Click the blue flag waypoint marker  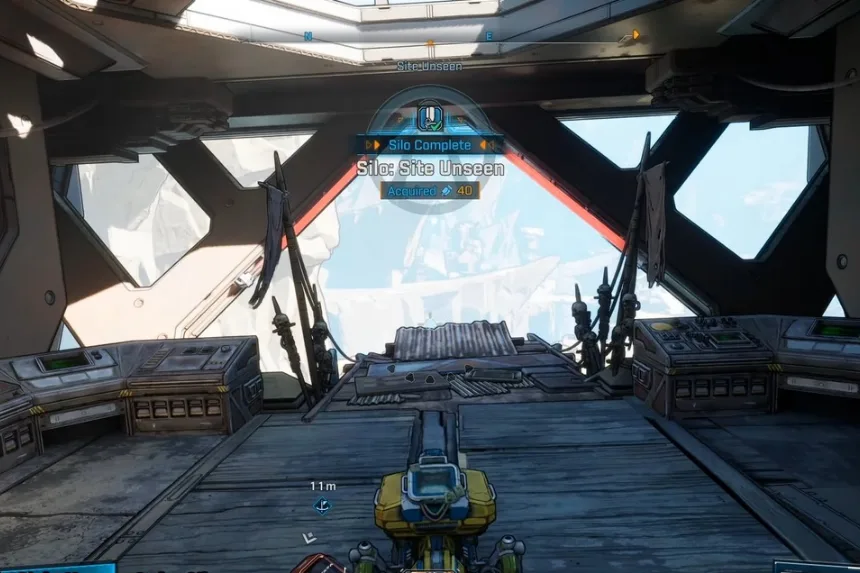point(322,507)
